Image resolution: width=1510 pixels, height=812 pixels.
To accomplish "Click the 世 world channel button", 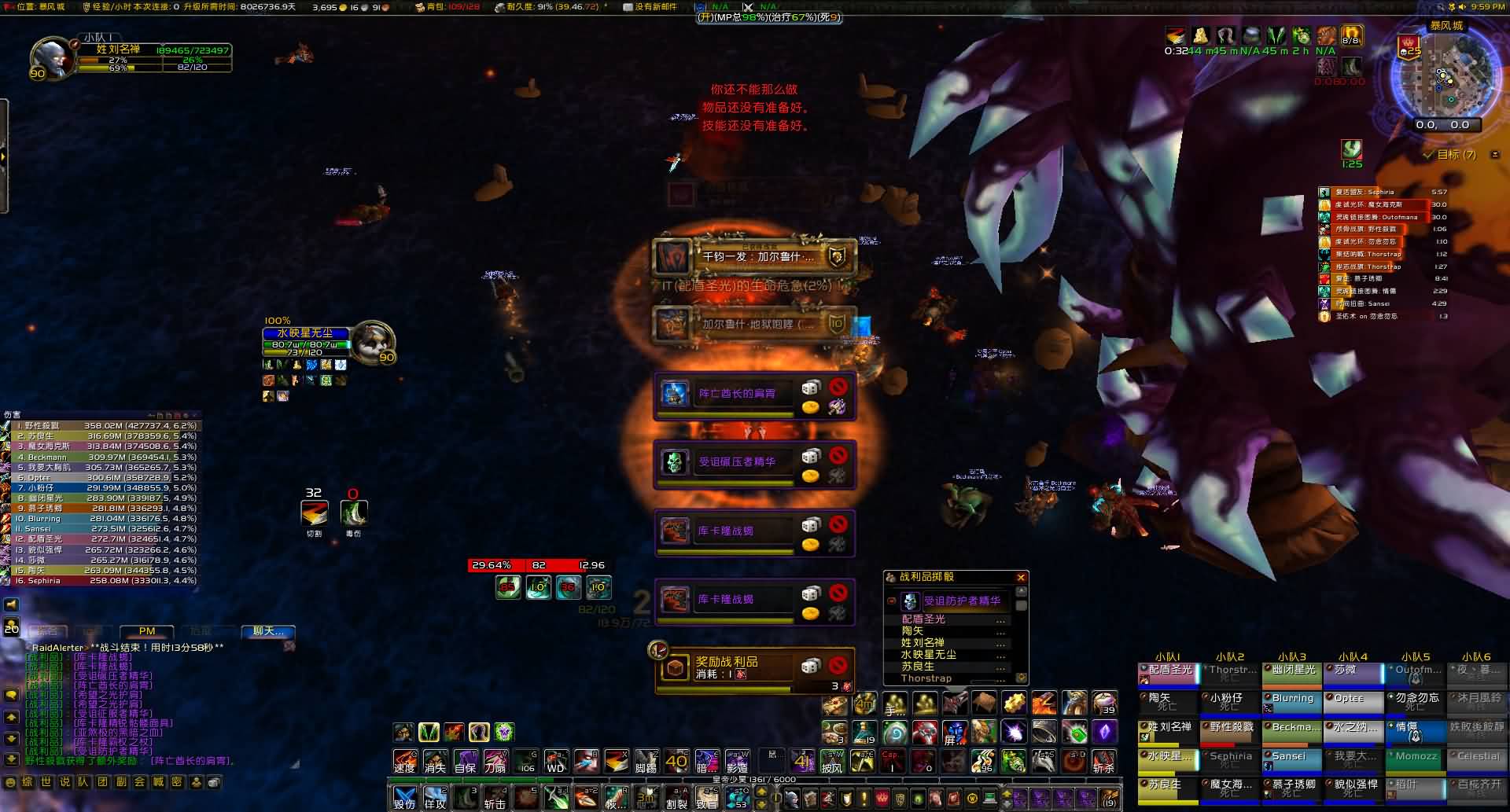I will tap(46, 782).
